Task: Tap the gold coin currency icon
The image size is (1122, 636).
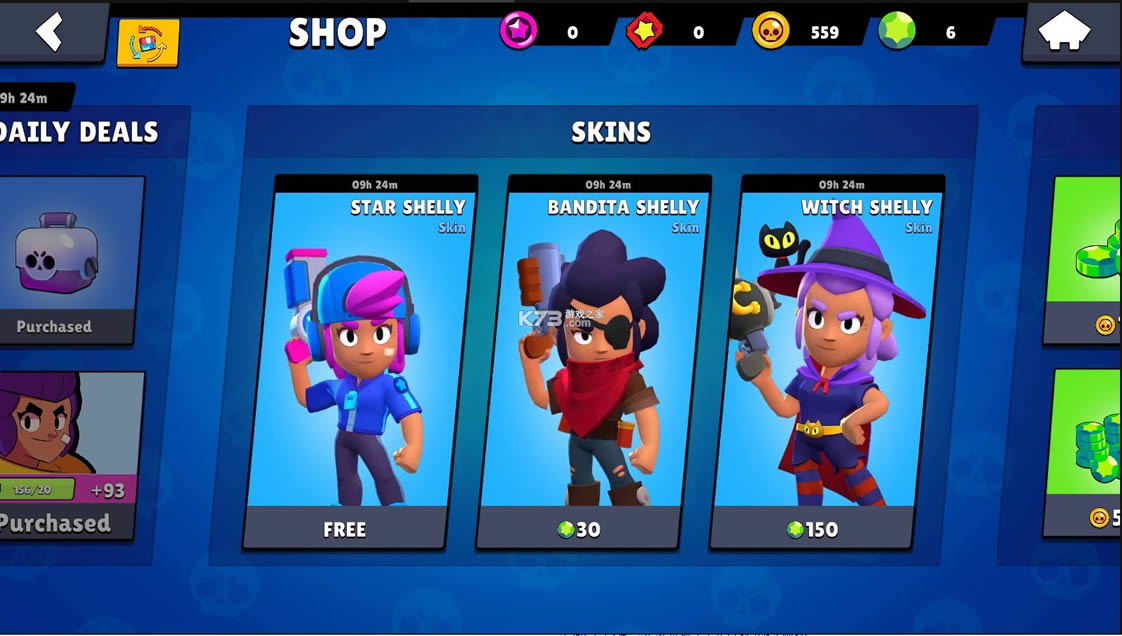Action: (x=770, y=32)
